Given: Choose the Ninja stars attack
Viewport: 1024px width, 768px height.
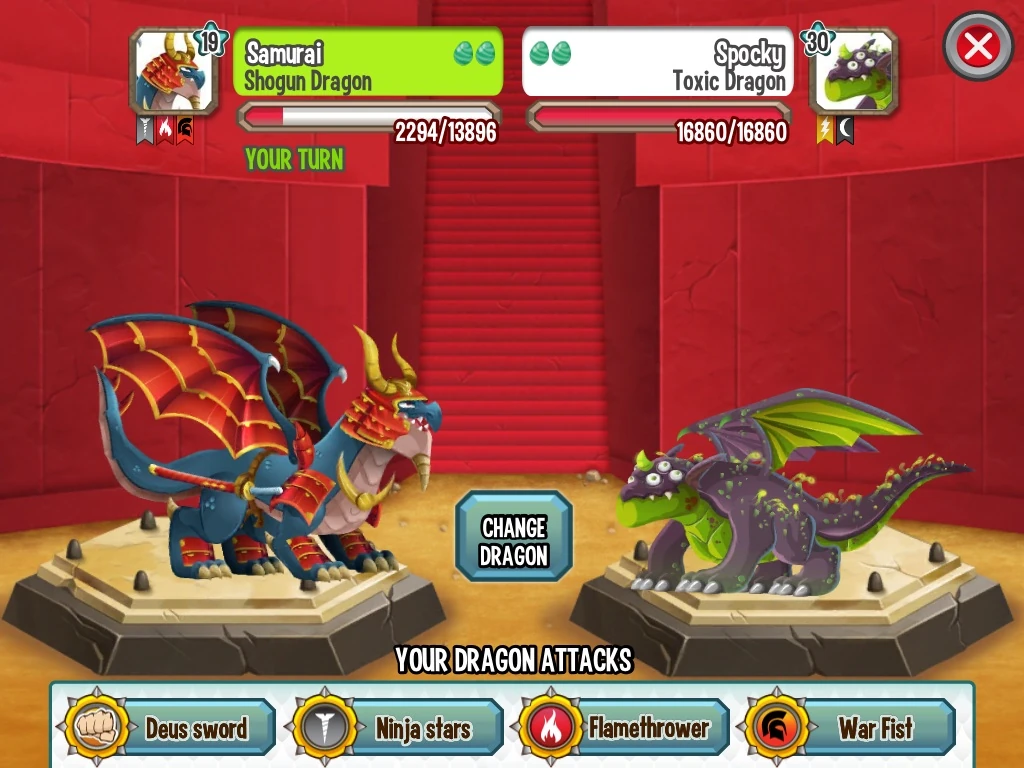Looking at the screenshot, I should 398,727.
